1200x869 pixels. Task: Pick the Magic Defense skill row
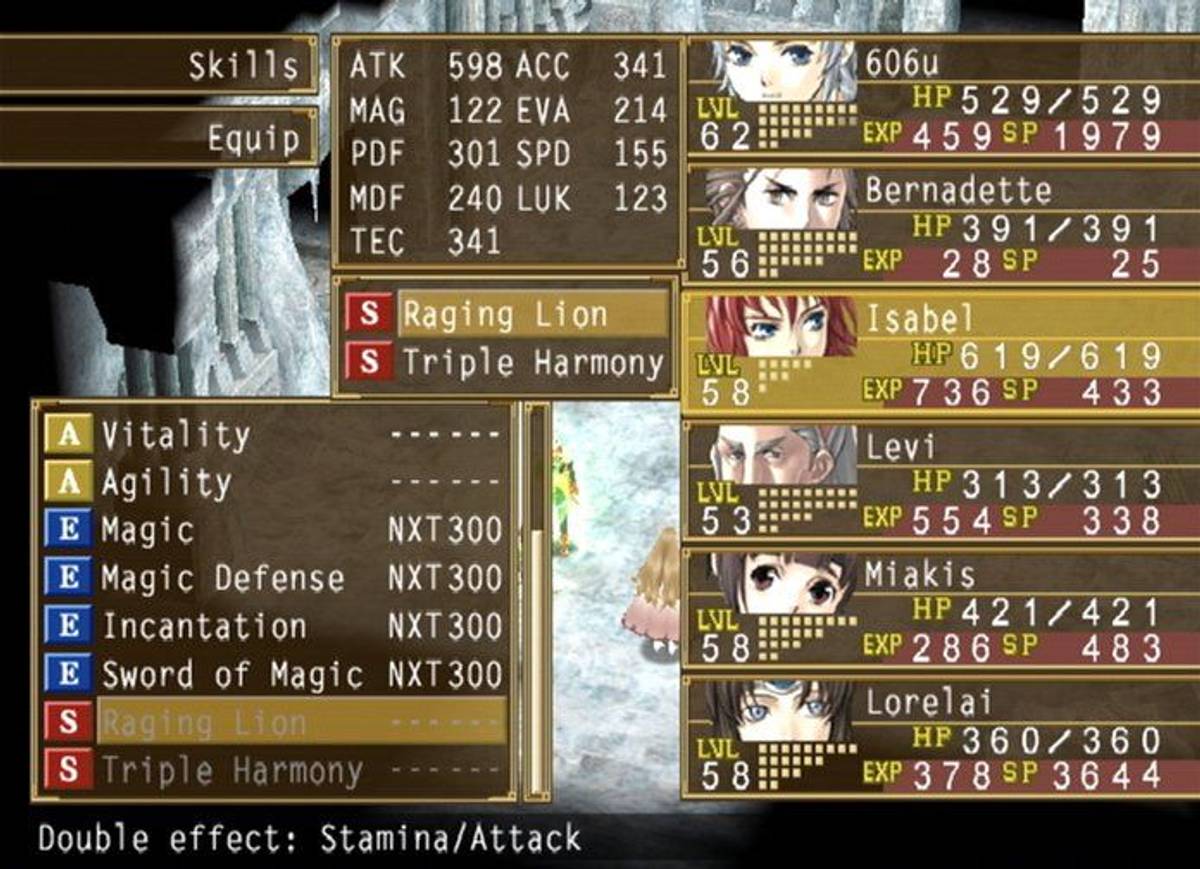click(272, 579)
